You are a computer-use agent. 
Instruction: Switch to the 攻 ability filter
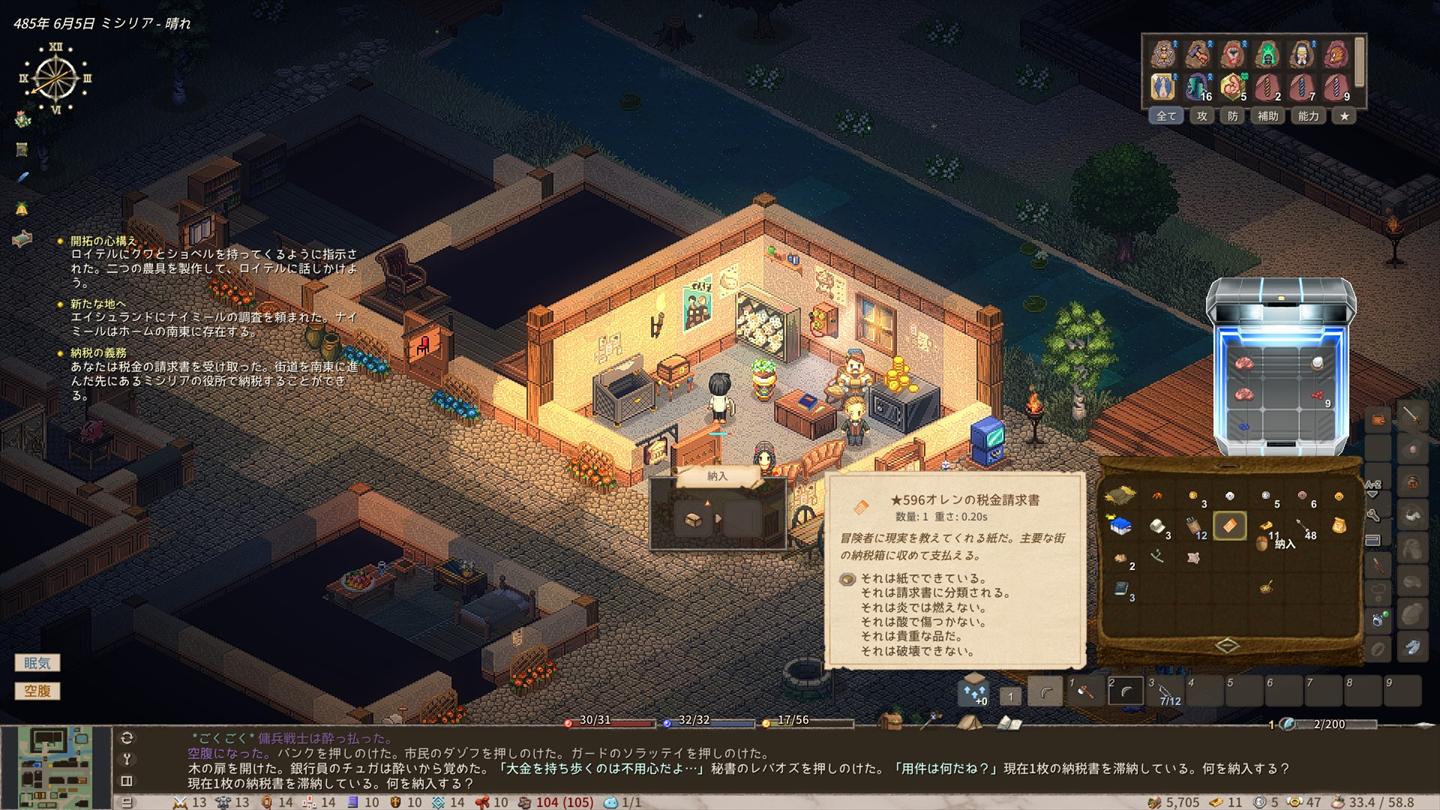1202,116
